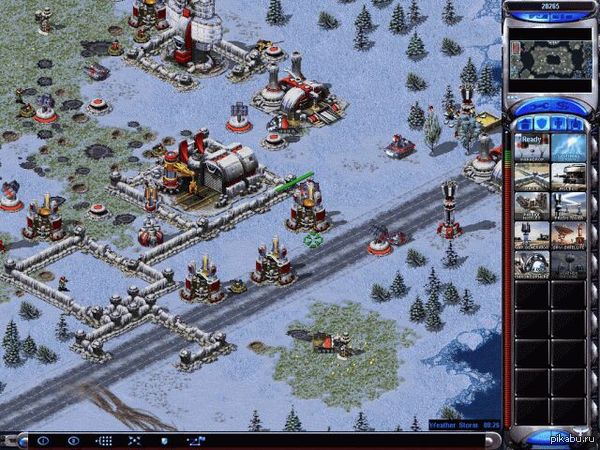Switch to the shield defenses tab
600x450 pixels.
click(541, 123)
